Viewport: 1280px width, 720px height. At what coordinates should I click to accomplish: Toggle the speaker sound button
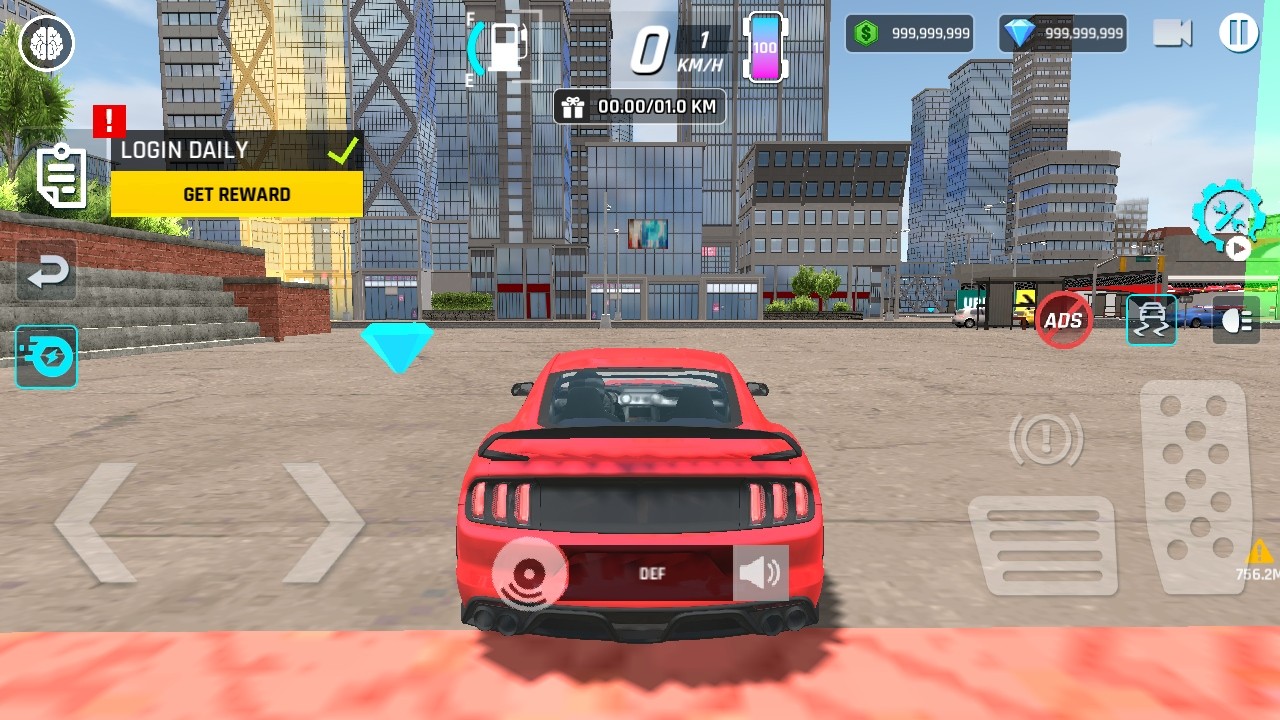[760, 573]
